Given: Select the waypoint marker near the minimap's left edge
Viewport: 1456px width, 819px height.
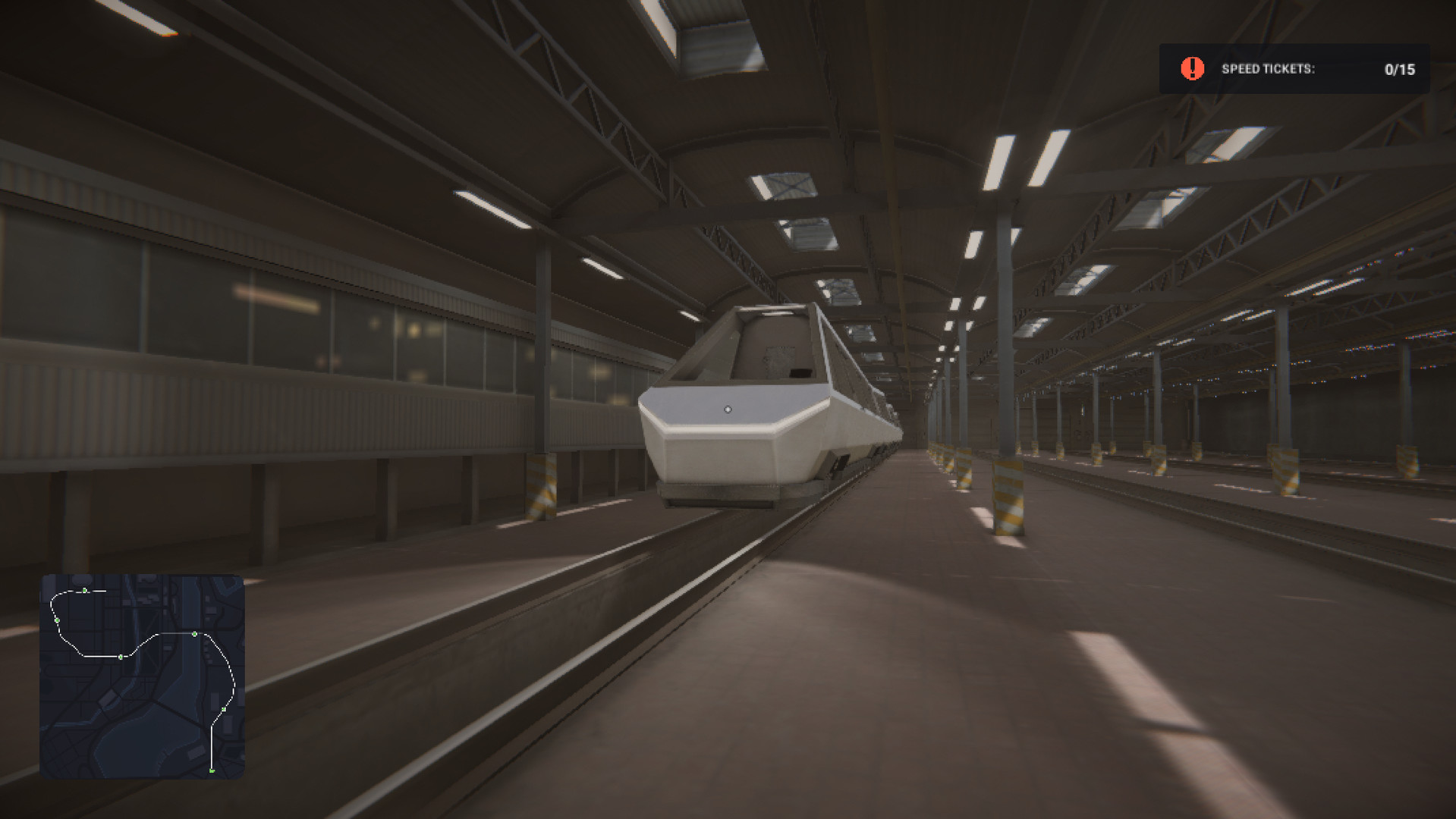Looking at the screenshot, I should (58, 620).
